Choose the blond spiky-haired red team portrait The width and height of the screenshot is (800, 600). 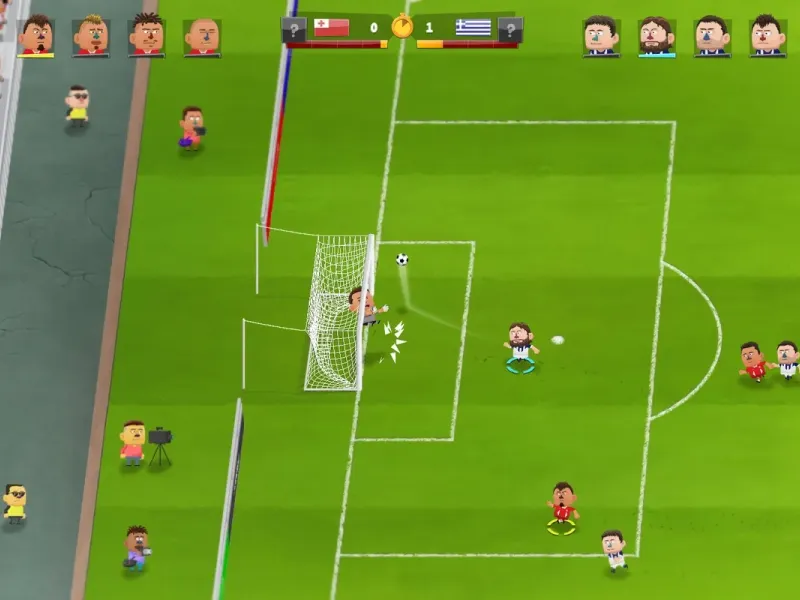click(91, 35)
